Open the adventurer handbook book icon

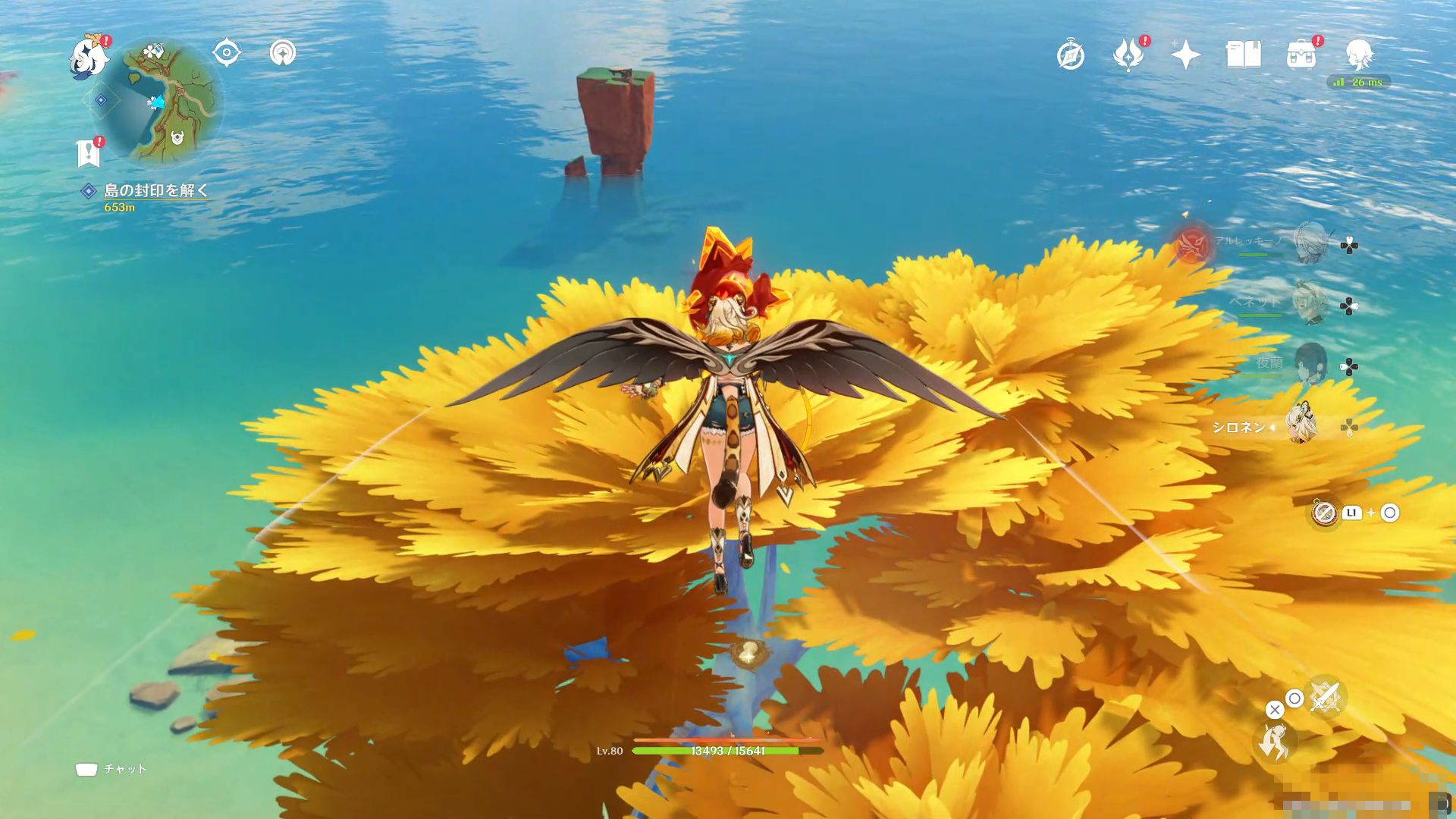pos(1244,55)
